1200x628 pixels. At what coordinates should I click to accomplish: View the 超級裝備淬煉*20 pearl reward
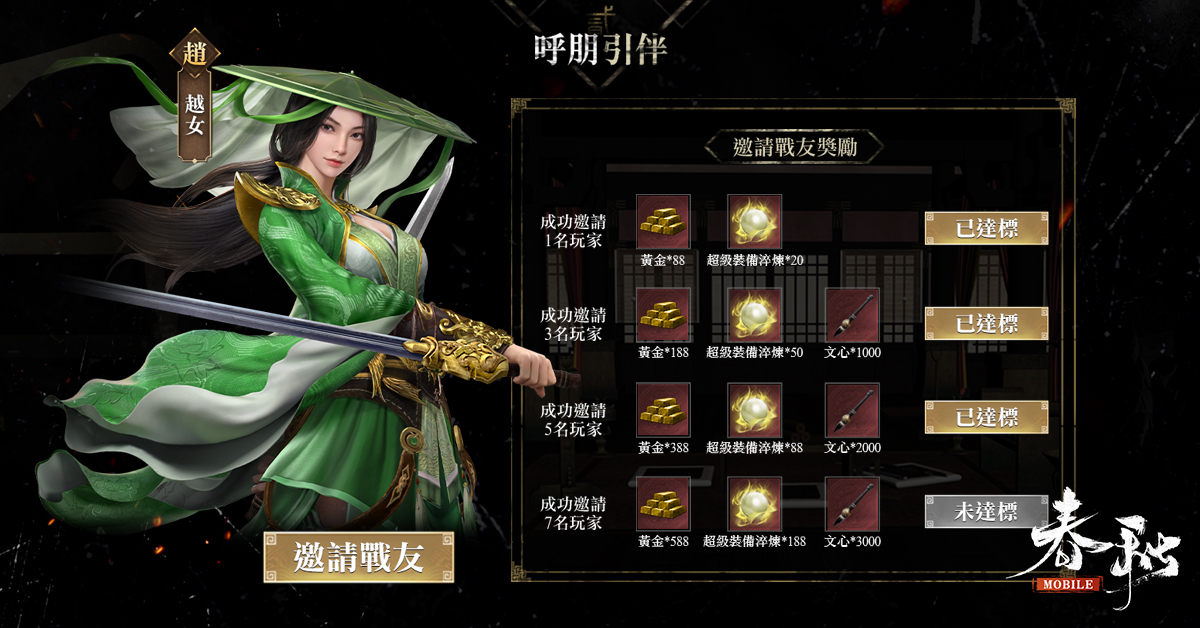pyautogui.click(x=755, y=221)
